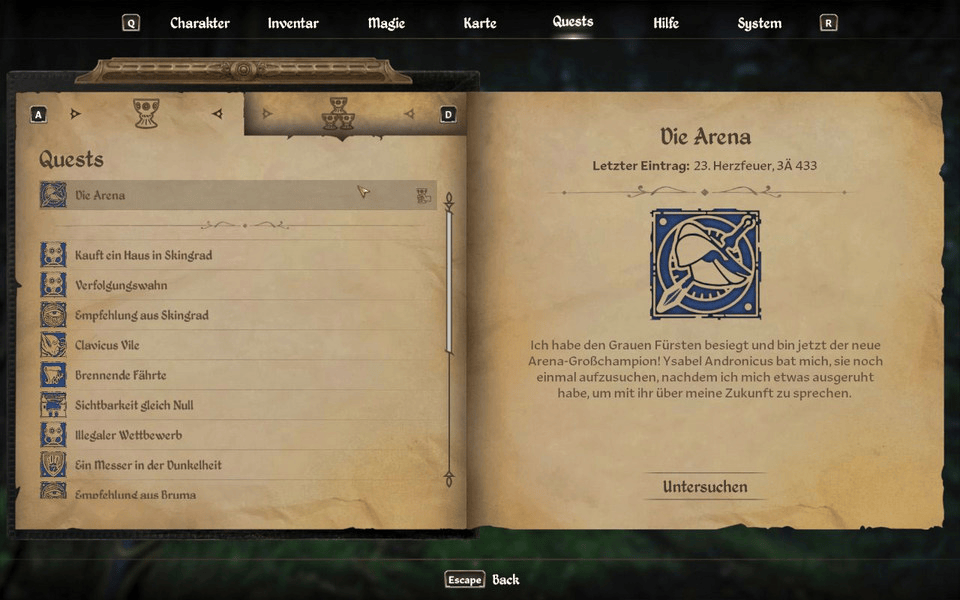Viewport: 960px width, 600px height.
Task: Open the Magie tab
Action: pyautogui.click(x=386, y=23)
